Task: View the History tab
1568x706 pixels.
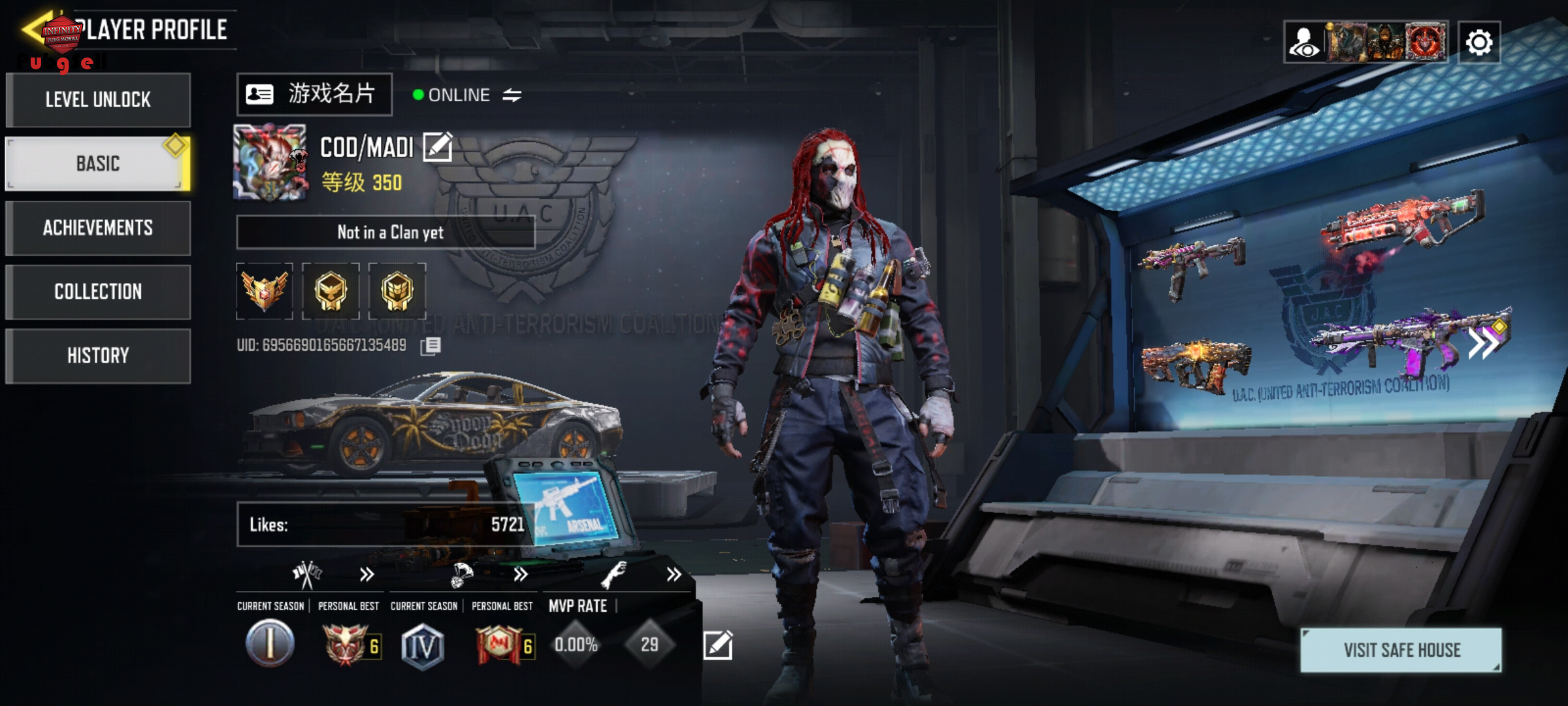Action: [98, 356]
